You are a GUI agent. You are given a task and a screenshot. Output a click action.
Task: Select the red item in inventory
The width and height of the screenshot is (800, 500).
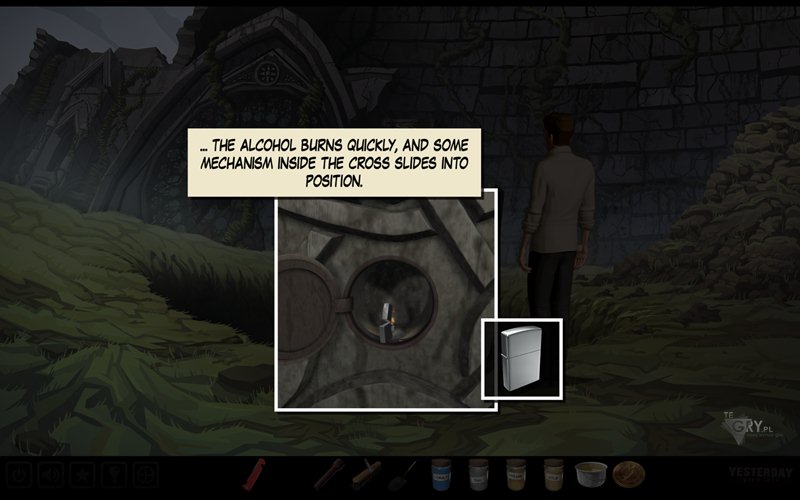pyautogui.click(x=256, y=473)
